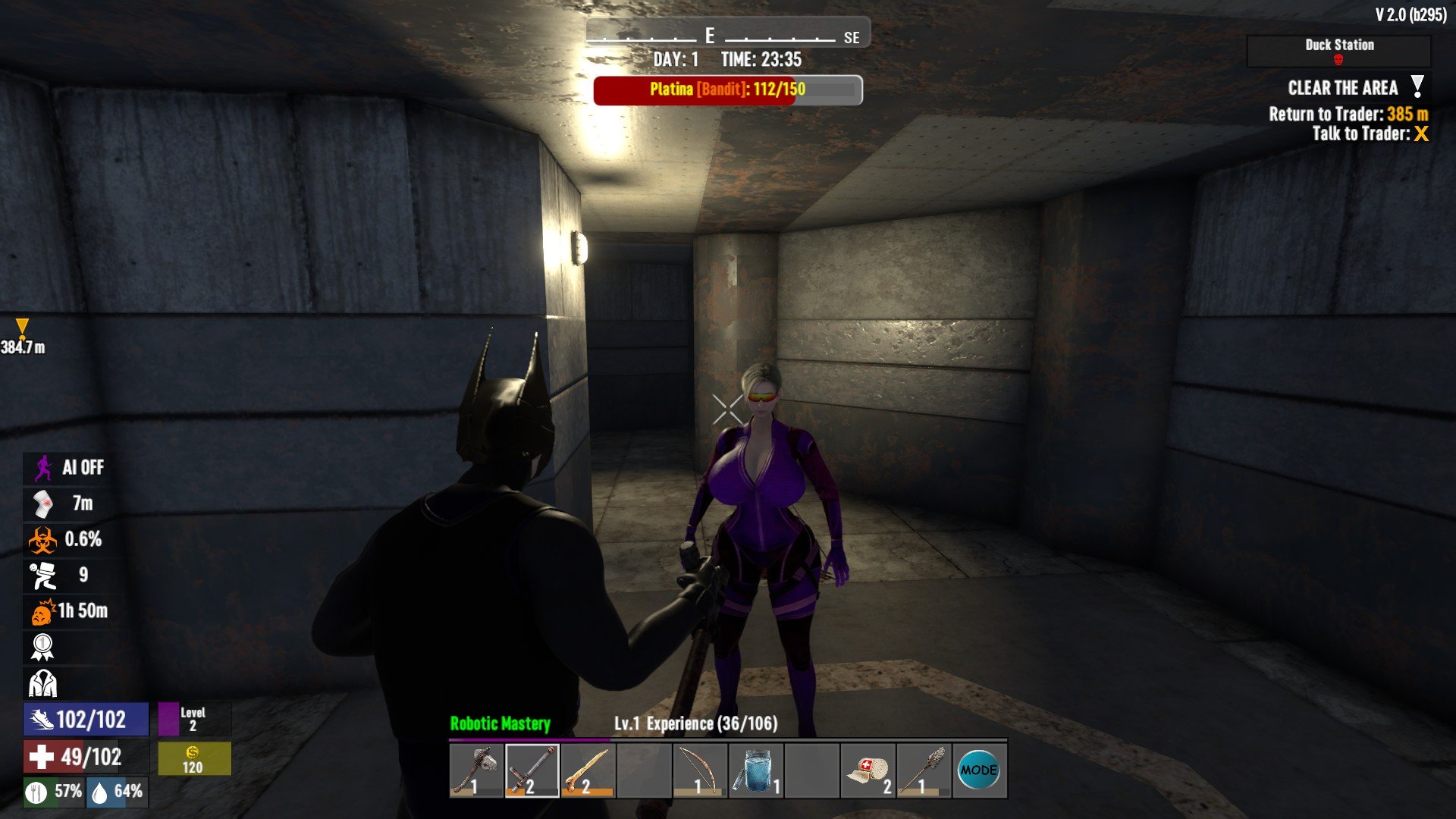1456x819 pixels.
Task: Click the sprained knee injury buff icon
Action: (43, 504)
